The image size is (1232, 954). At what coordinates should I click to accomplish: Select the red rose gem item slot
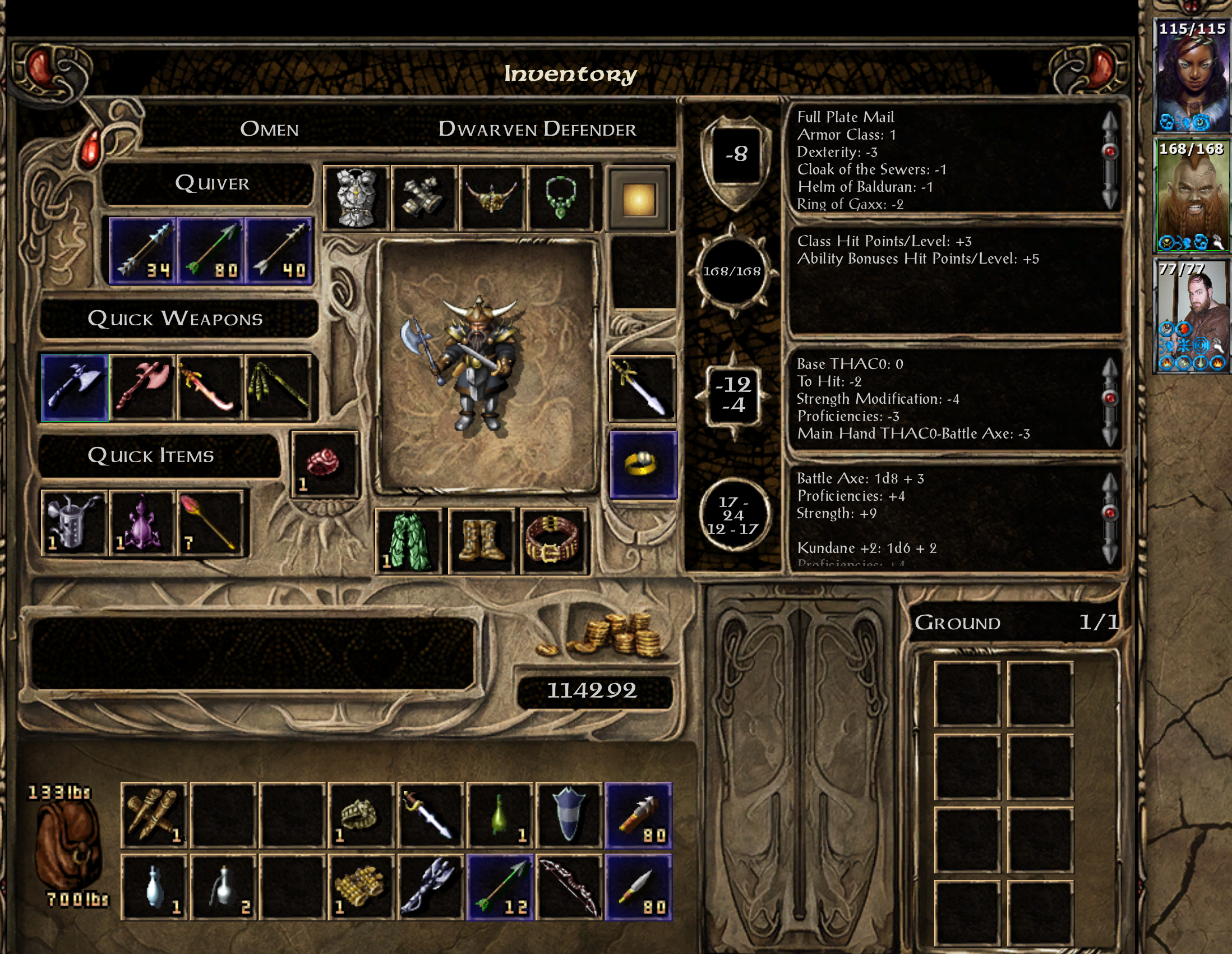click(x=324, y=464)
